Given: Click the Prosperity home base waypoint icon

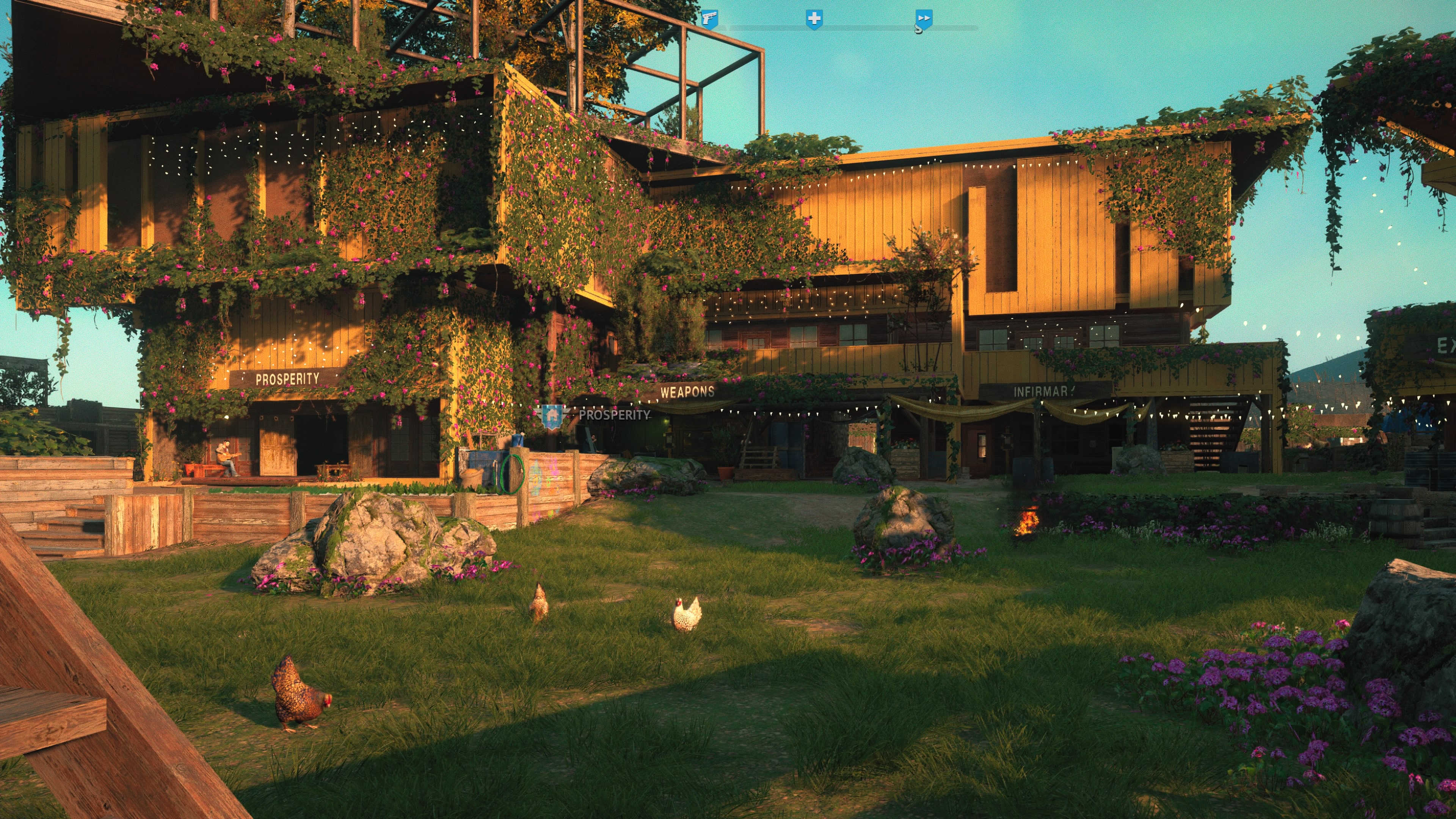Looking at the screenshot, I should tap(552, 416).
